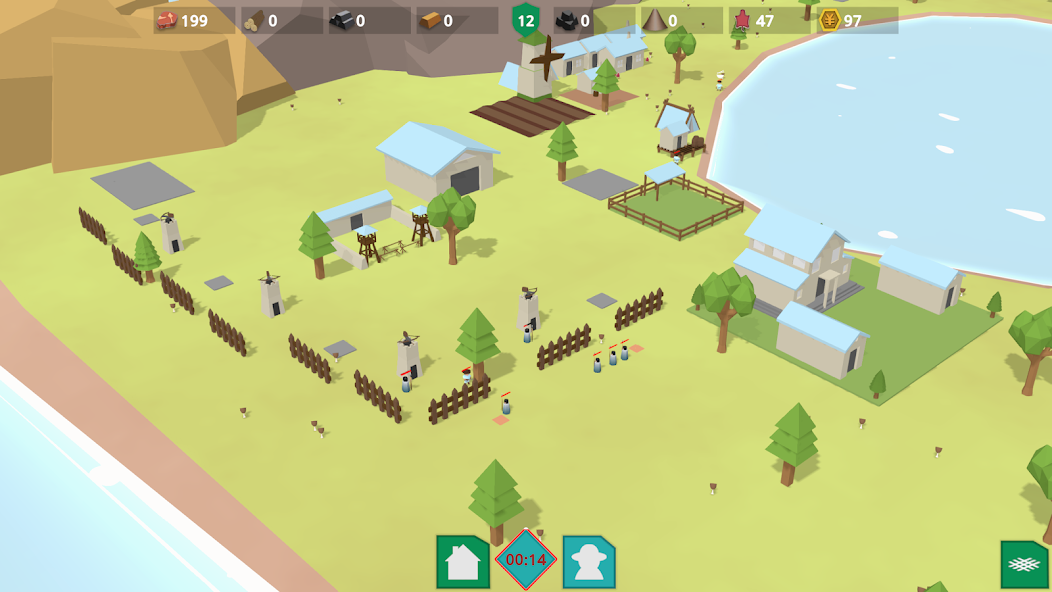The width and height of the screenshot is (1052, 592).
Task: Toggle the green grid overlay button
Action: click(1024, 564)
